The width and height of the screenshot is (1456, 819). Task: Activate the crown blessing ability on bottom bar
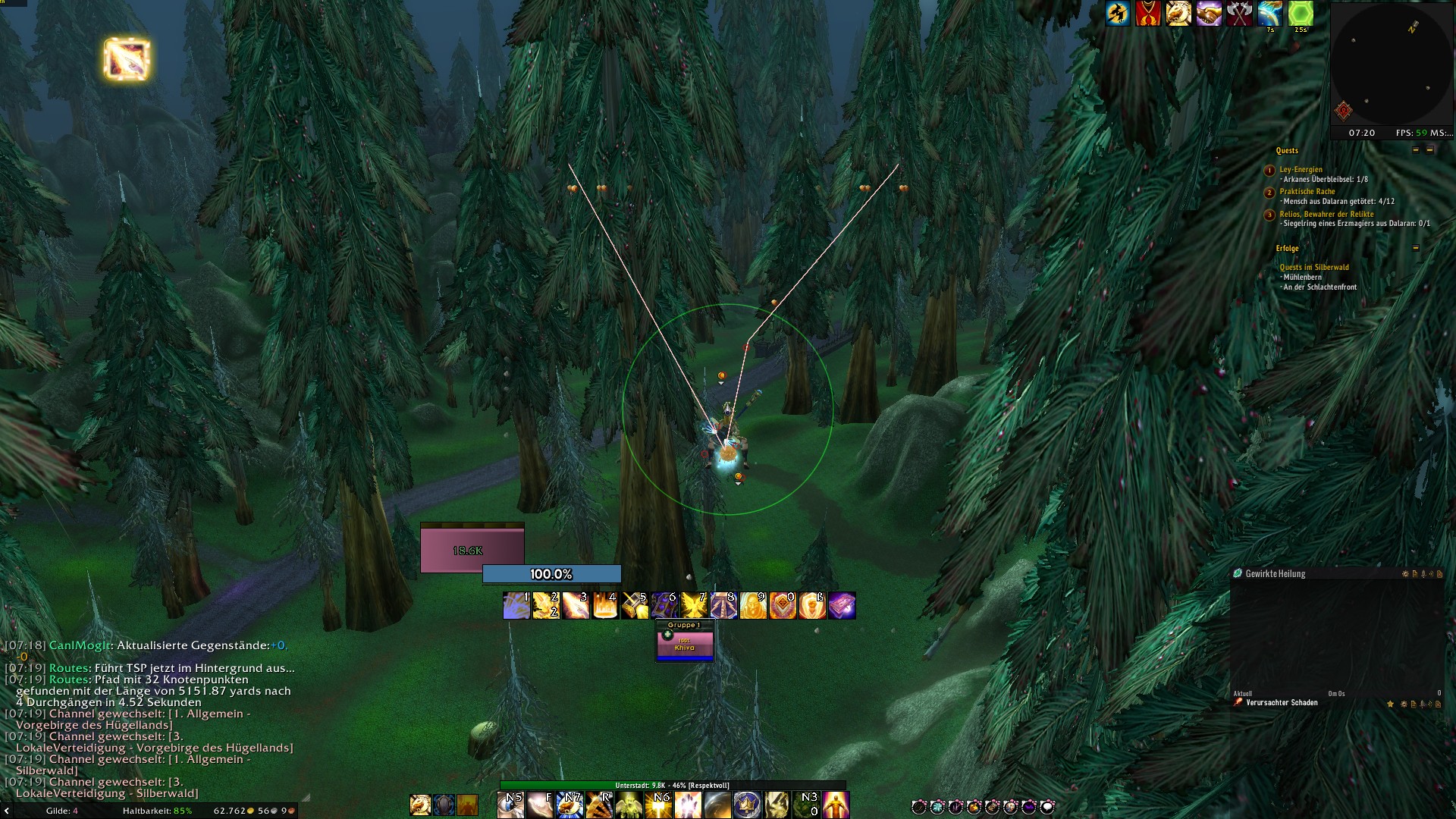(x=746, y=805)
